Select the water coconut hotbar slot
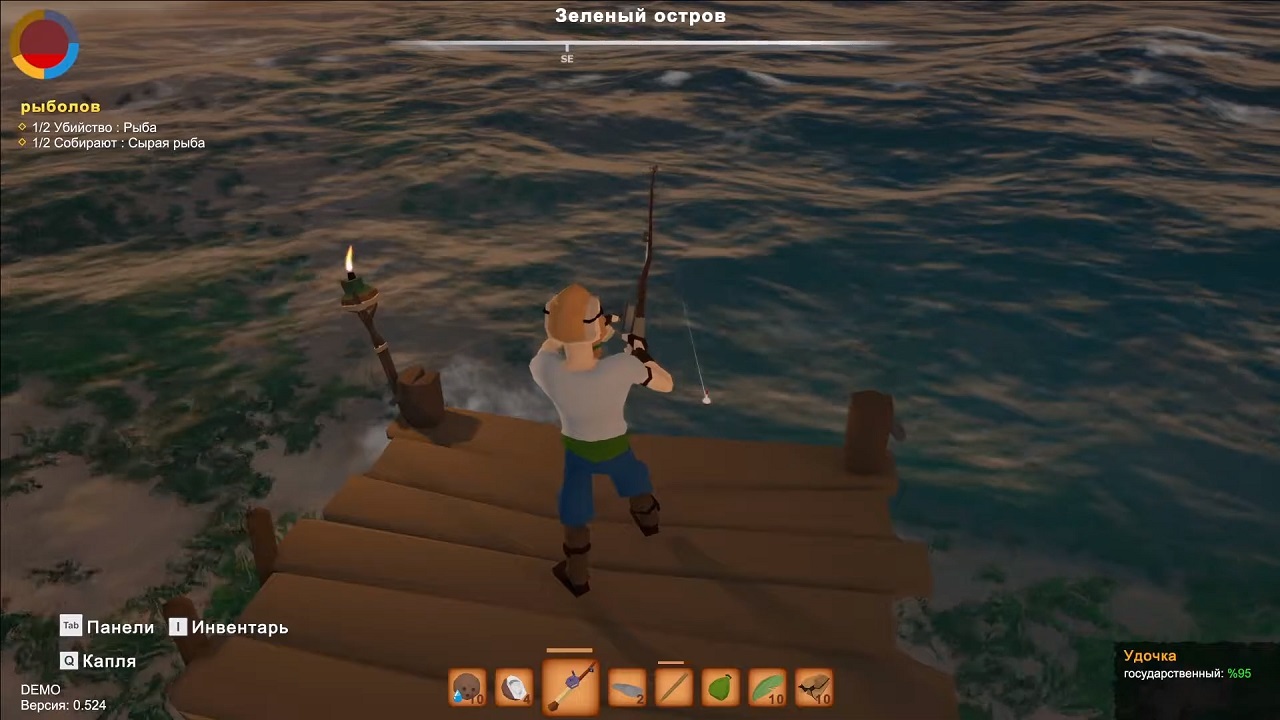The width and height of the screenshot is (1280, 720). click(467, 687)
